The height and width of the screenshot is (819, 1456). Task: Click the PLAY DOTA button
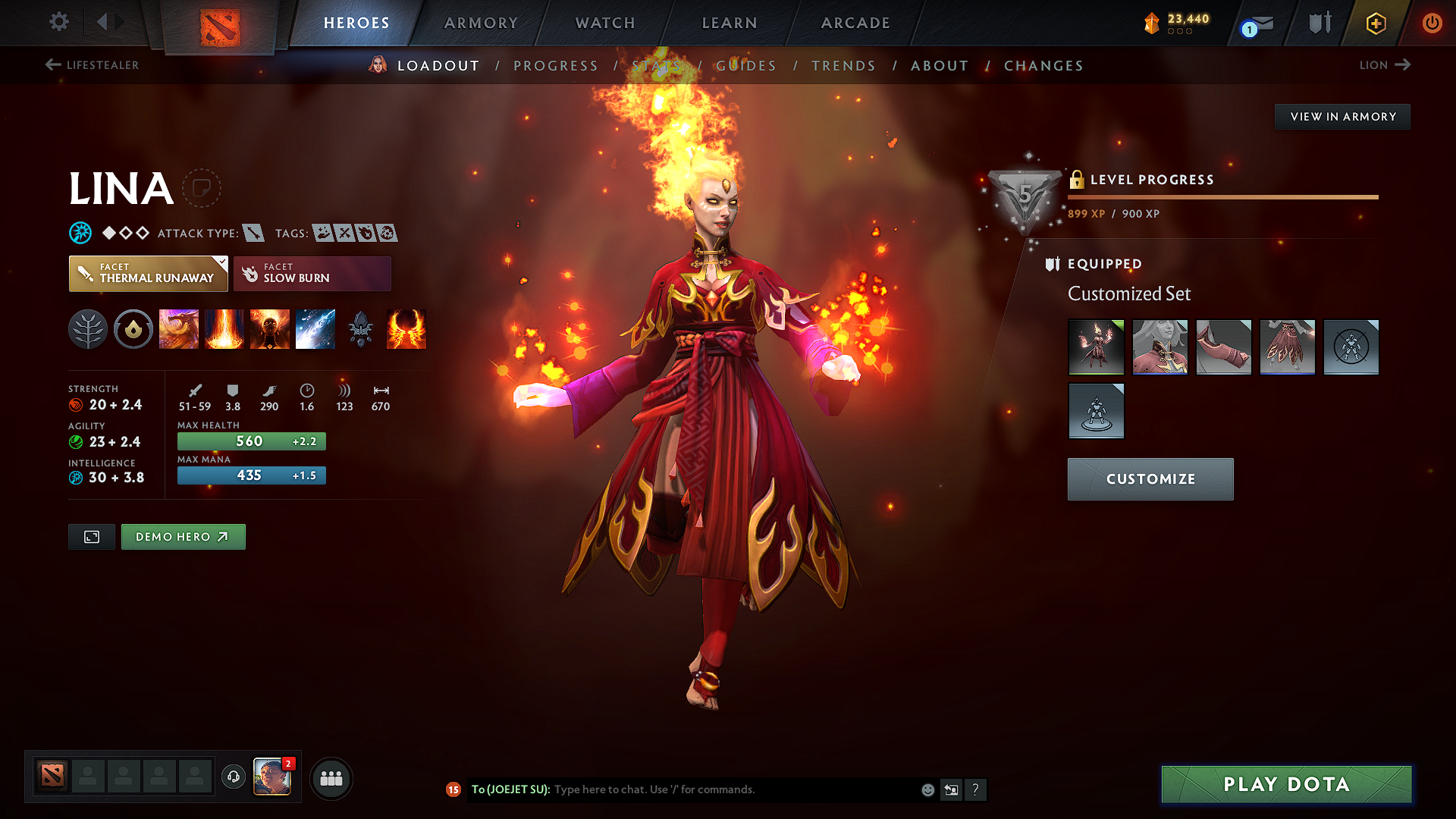[1285, 784]
